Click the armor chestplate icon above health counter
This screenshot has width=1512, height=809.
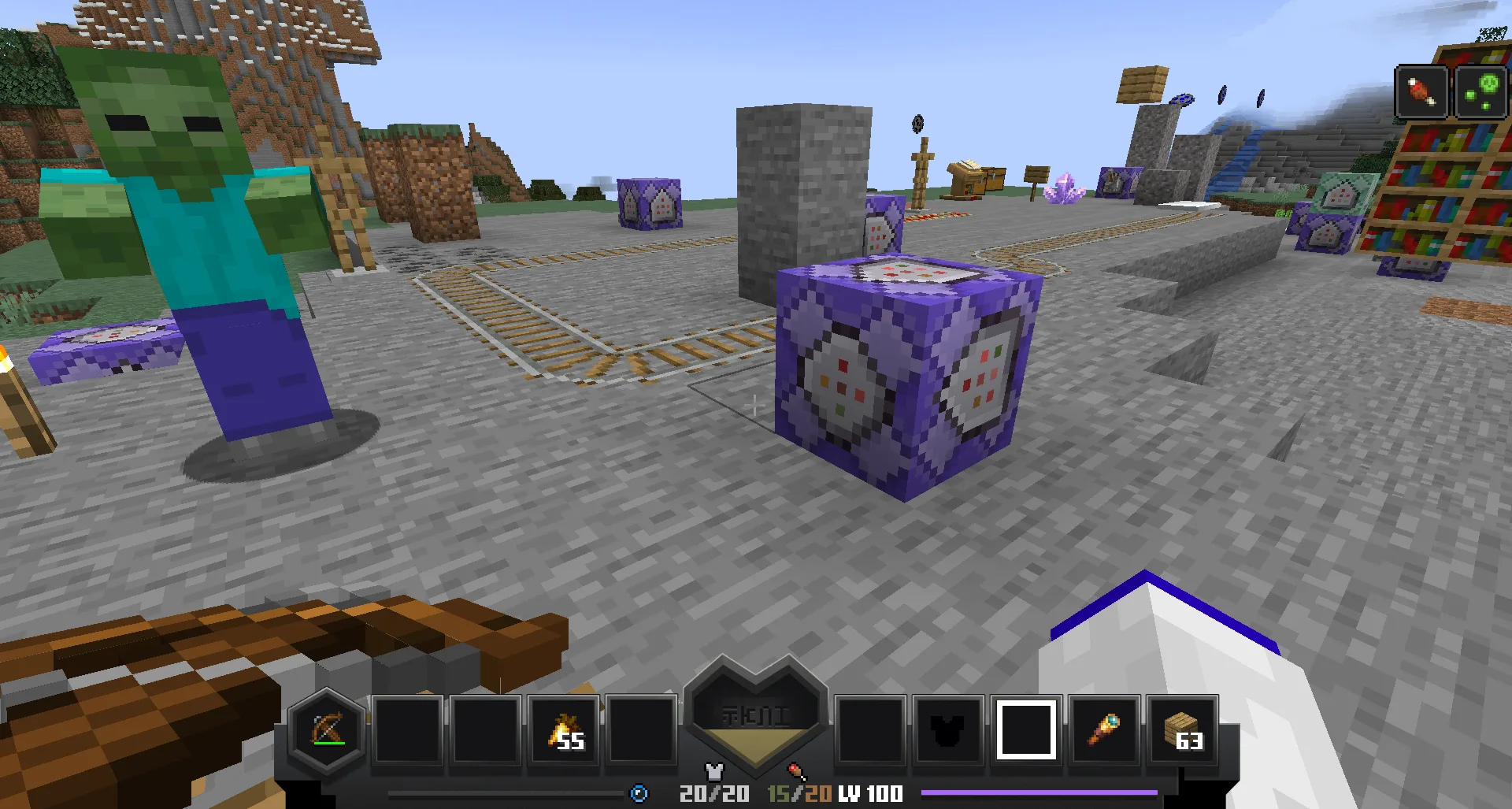coord(713,773)
